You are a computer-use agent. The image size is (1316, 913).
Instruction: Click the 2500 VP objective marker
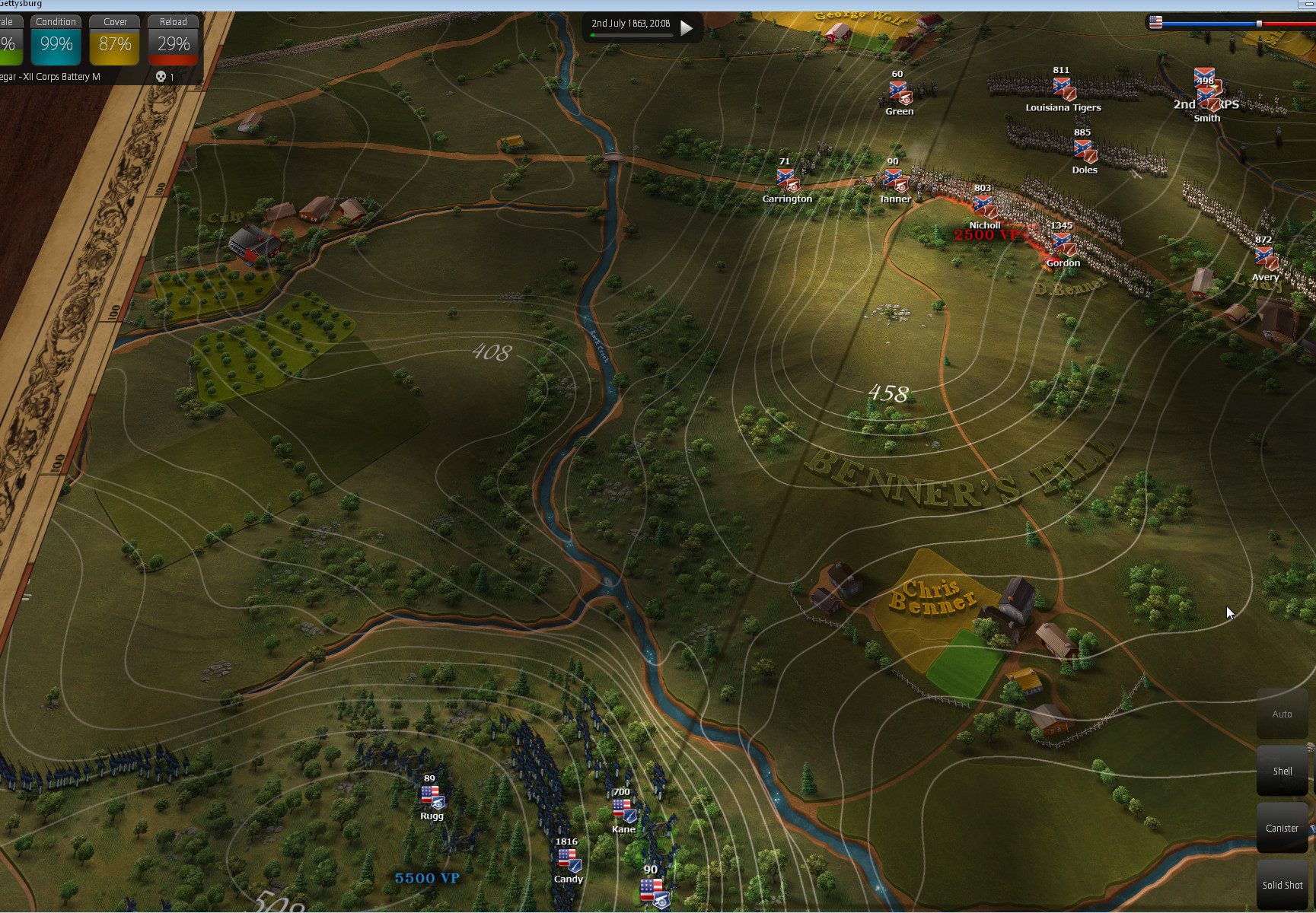click(986, 235)
